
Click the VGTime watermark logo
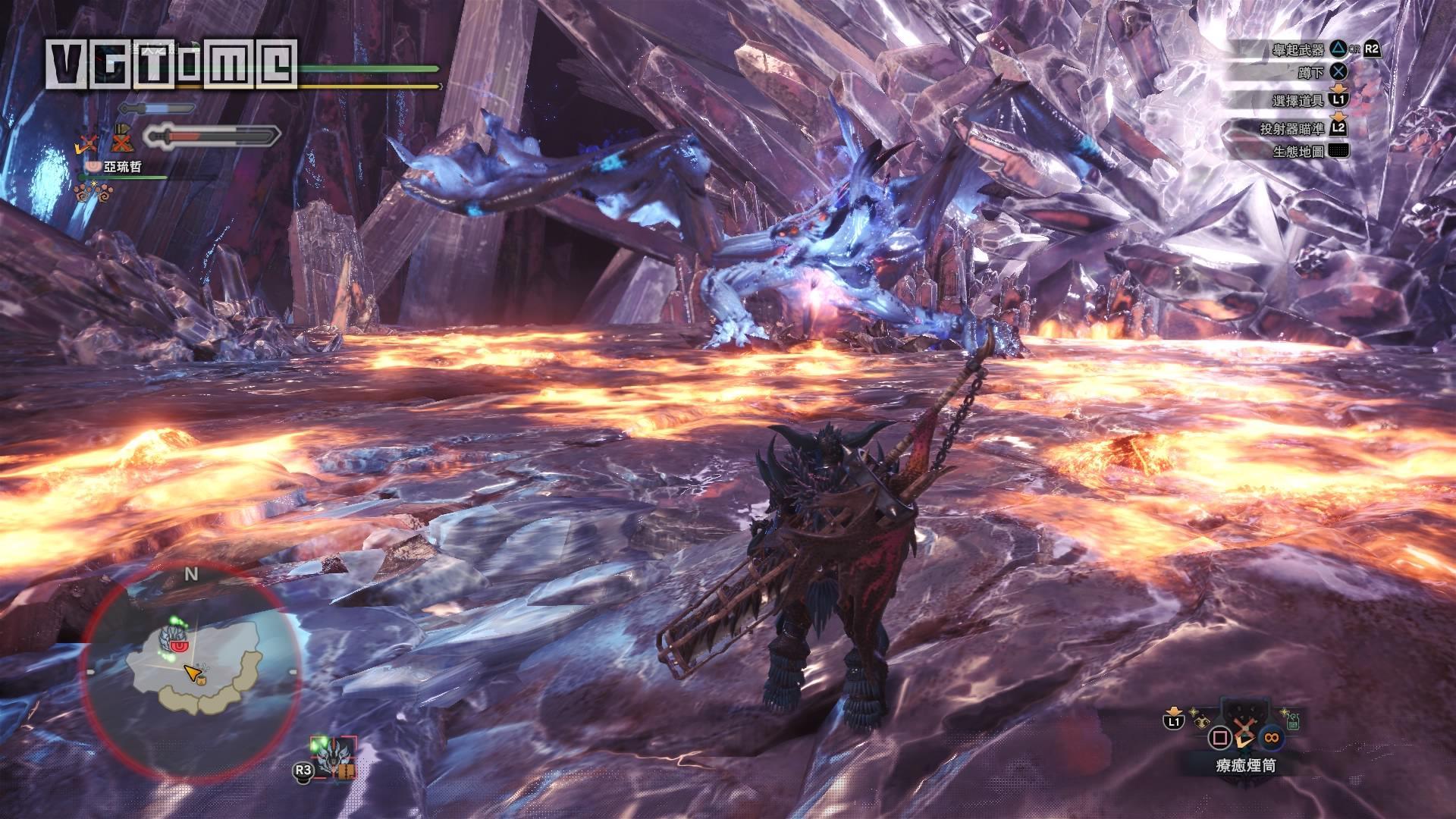pos(169,63)
